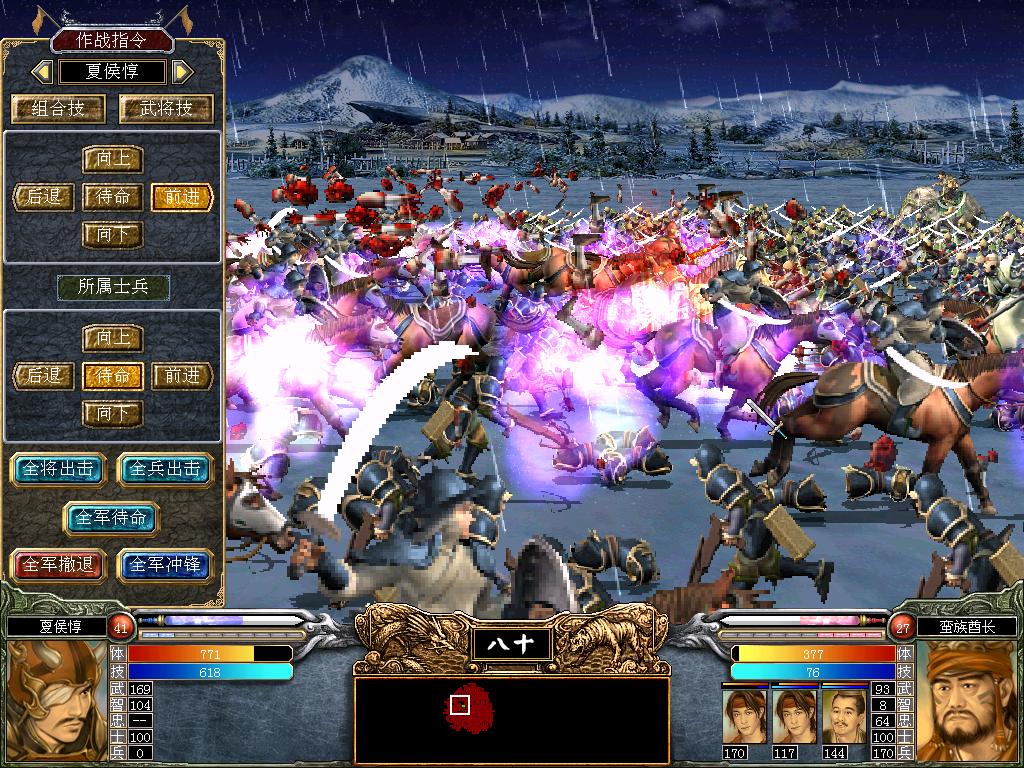The image size is (1024, 768).
Task: Activate the red 全军撤退 full retreat button
Action: pyautogui.click(x=59, y=564)
